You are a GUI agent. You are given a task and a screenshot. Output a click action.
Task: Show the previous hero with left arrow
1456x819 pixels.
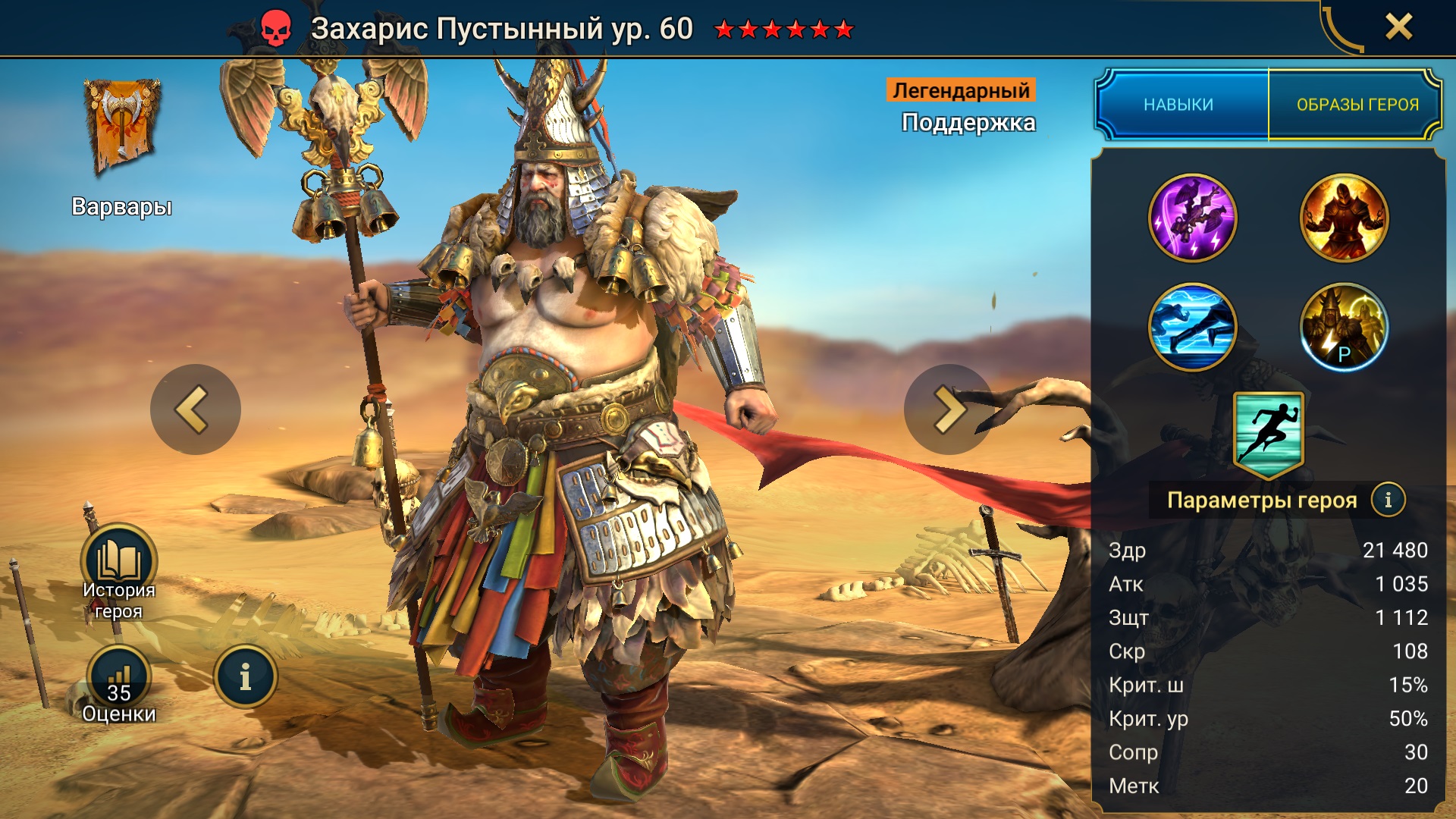[195, 409]
